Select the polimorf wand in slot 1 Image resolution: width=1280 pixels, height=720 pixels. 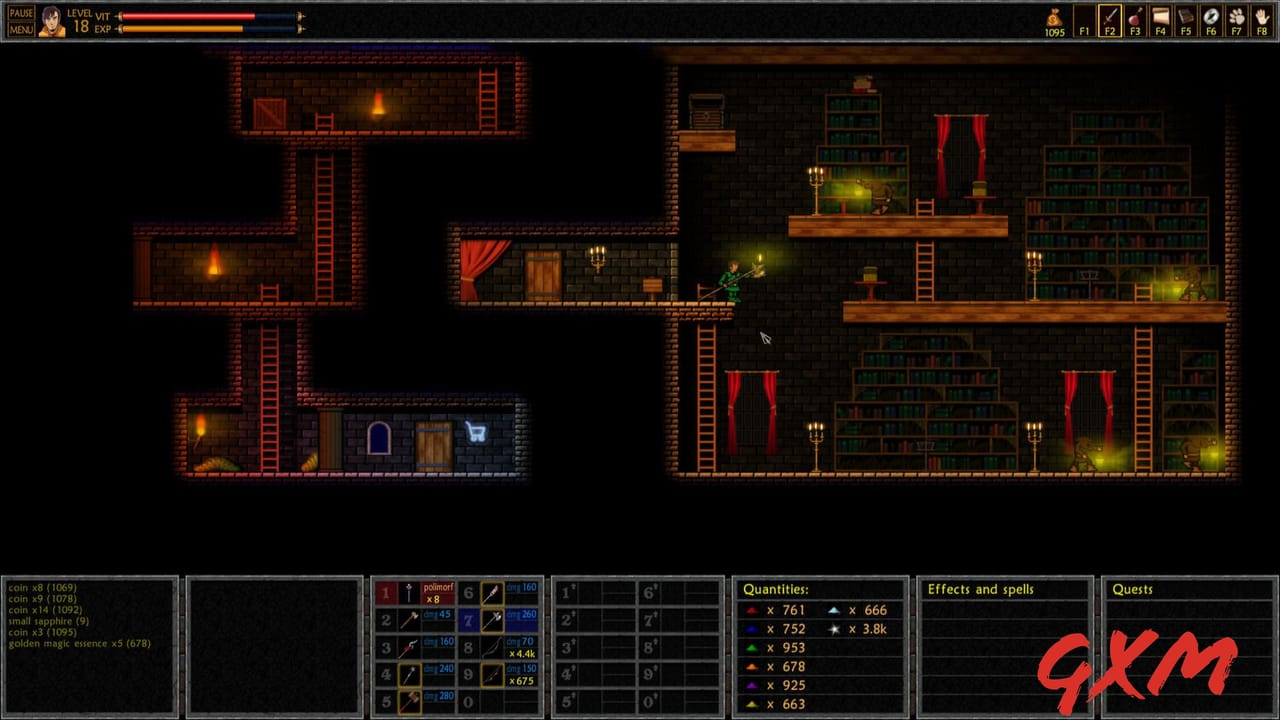(x=408, y=594)
